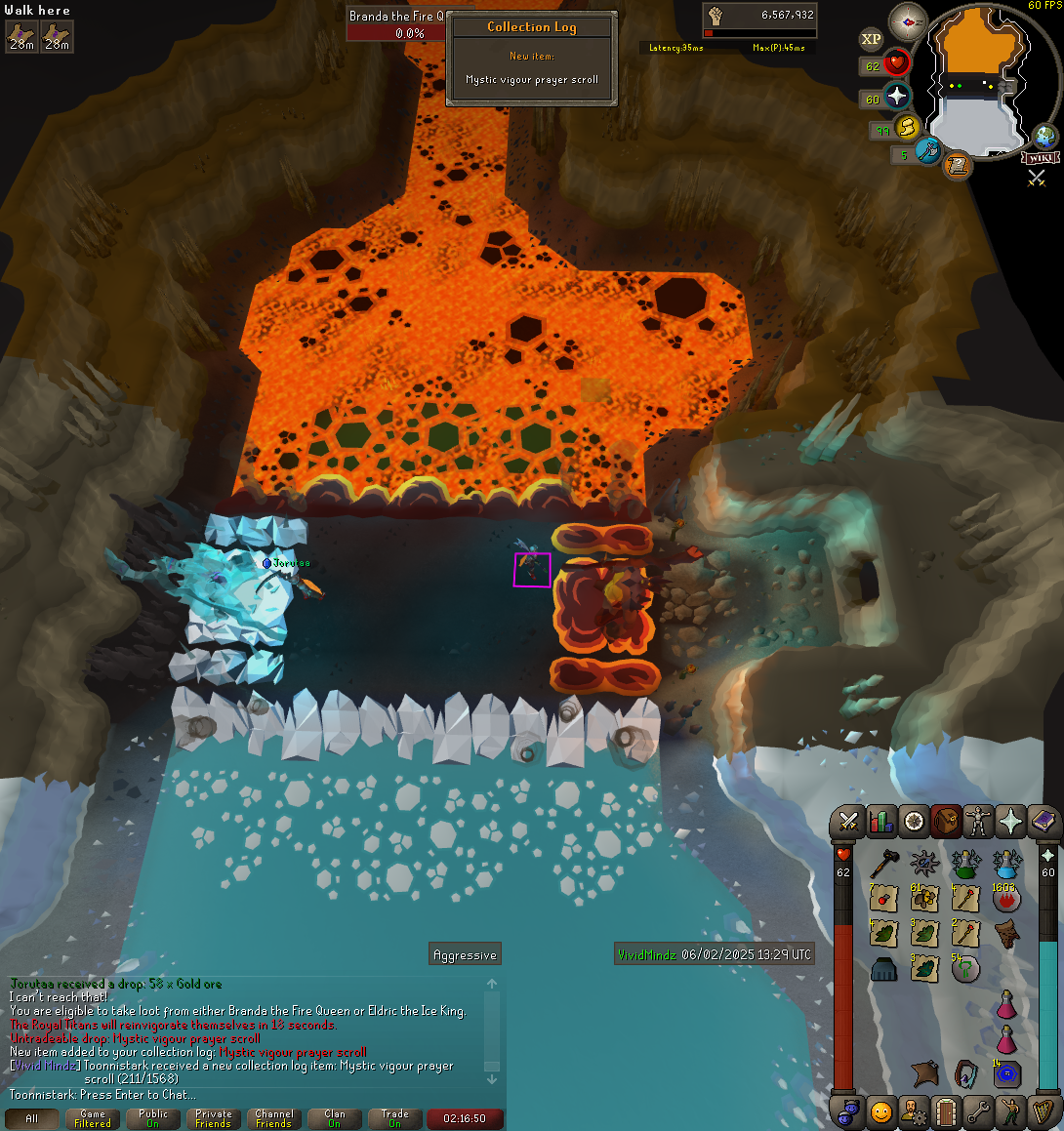Toggle run with the boot energy orb
Screen dimensions: 1064x1131
[907, 128]
